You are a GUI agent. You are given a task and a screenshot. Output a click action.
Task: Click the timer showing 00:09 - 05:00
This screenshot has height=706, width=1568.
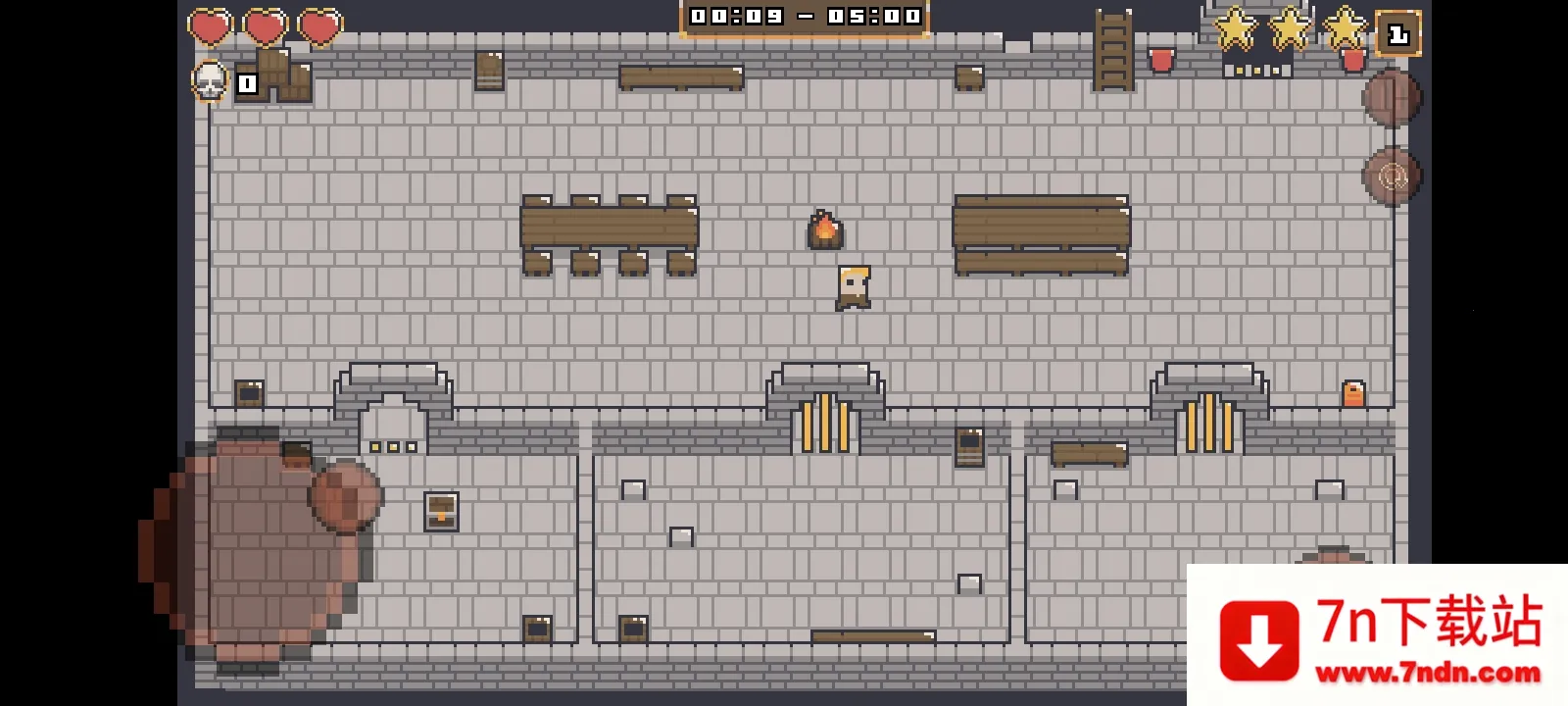point(802,15)
